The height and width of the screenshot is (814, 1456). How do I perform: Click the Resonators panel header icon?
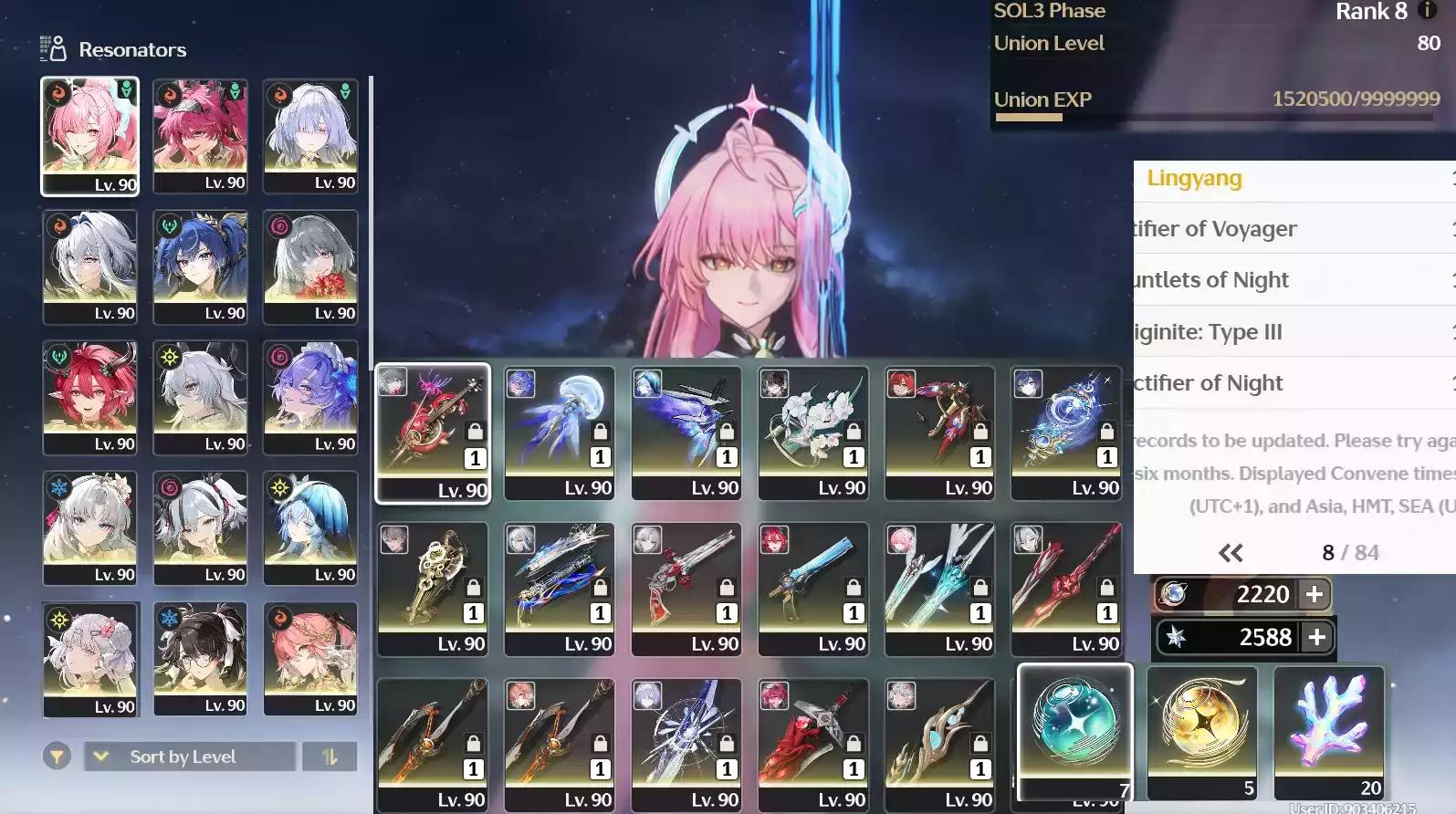click(x=51, y=47)
